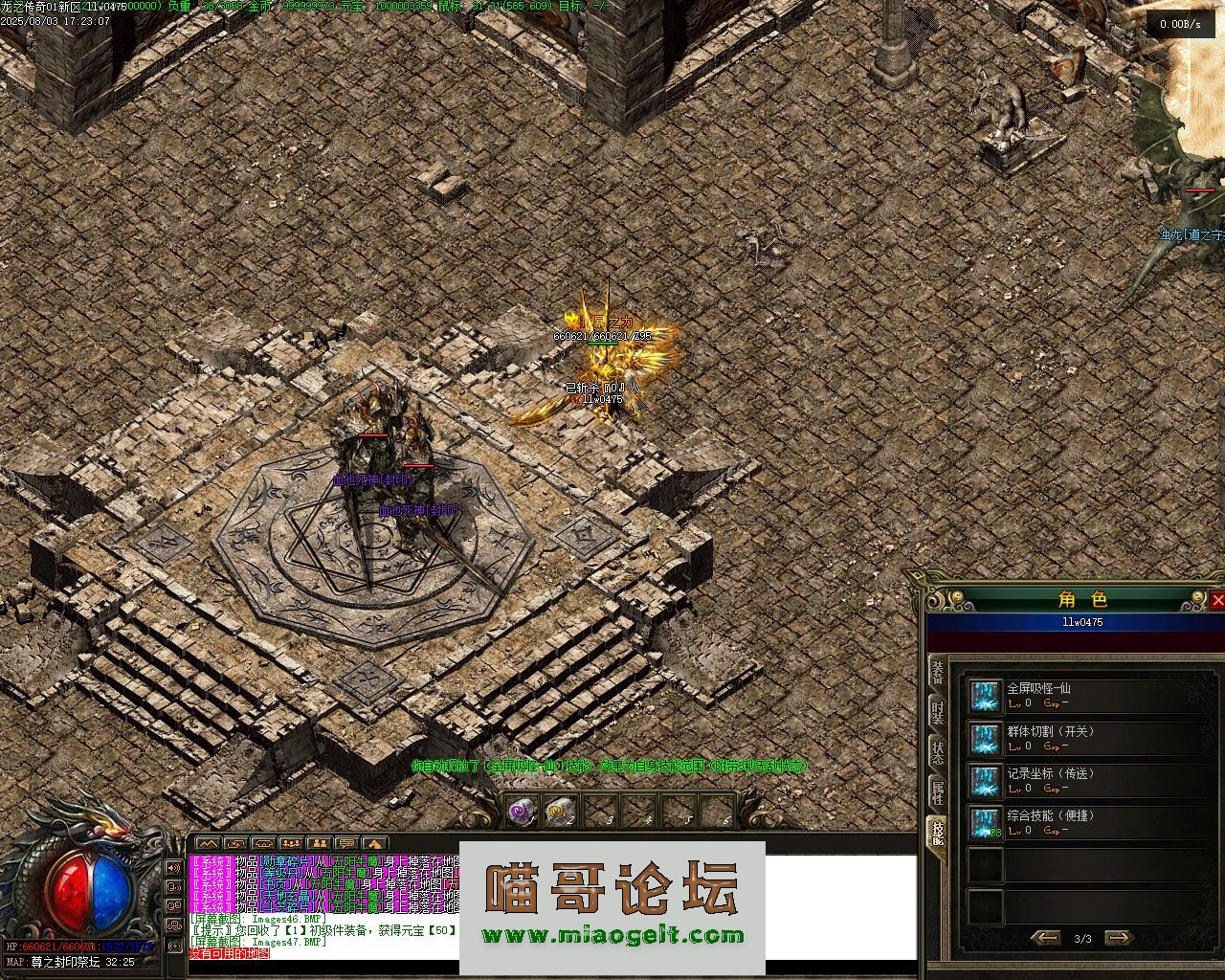Viewport: 1225px width, 980px height.
Task: Show the 状态 status tab
Action: point(938,753)
